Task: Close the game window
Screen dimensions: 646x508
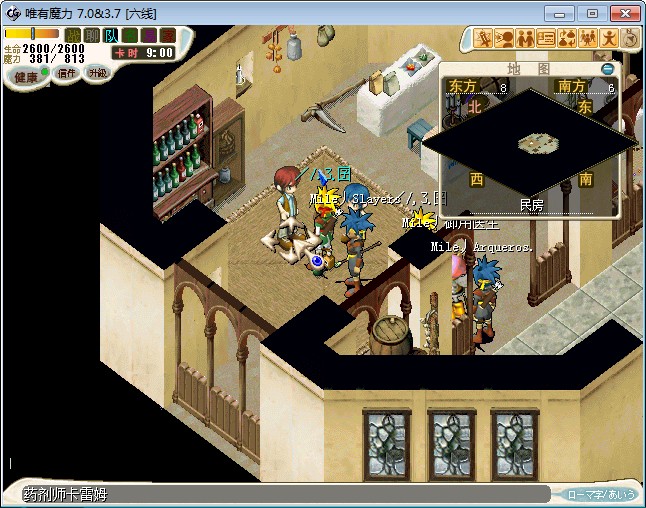Action: tap(623, 12)
